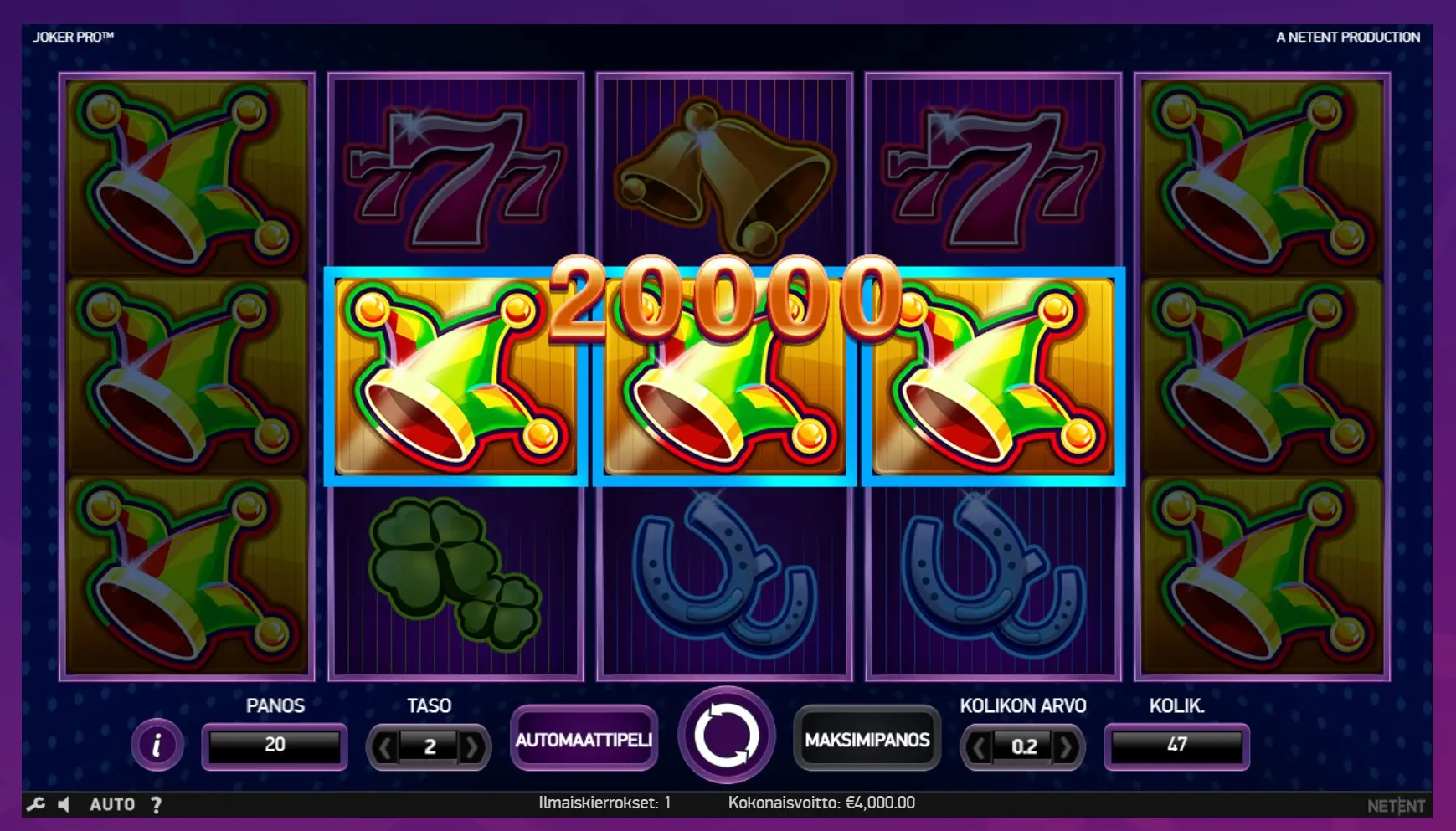Open the wrench settings icon
This screenshot has height=831, width=1456.
35,804
